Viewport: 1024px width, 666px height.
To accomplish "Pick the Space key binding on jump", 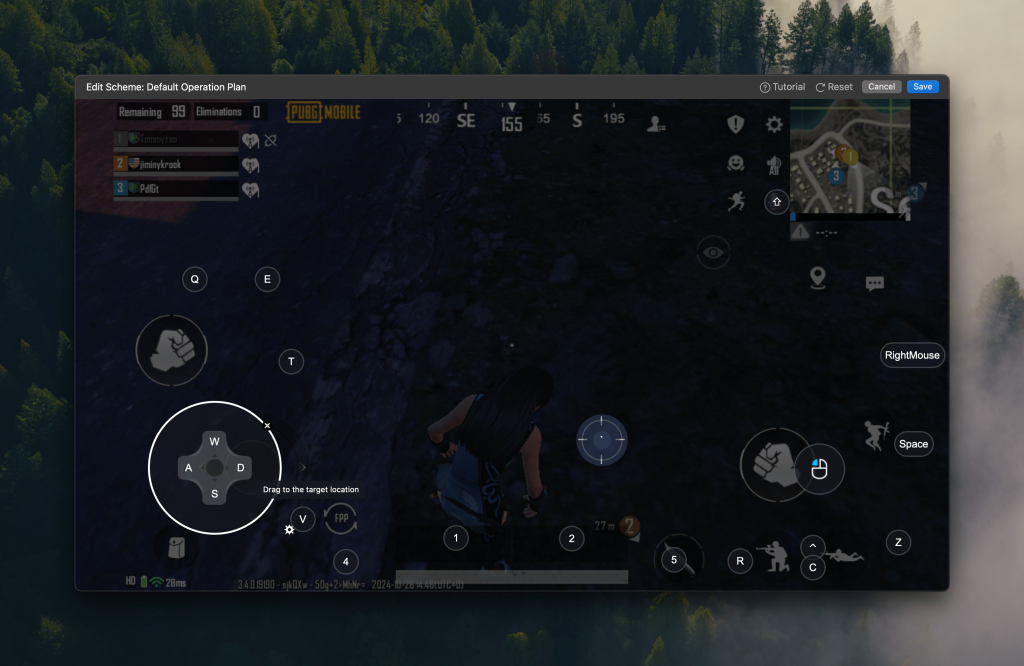I will tap(913, 444).
